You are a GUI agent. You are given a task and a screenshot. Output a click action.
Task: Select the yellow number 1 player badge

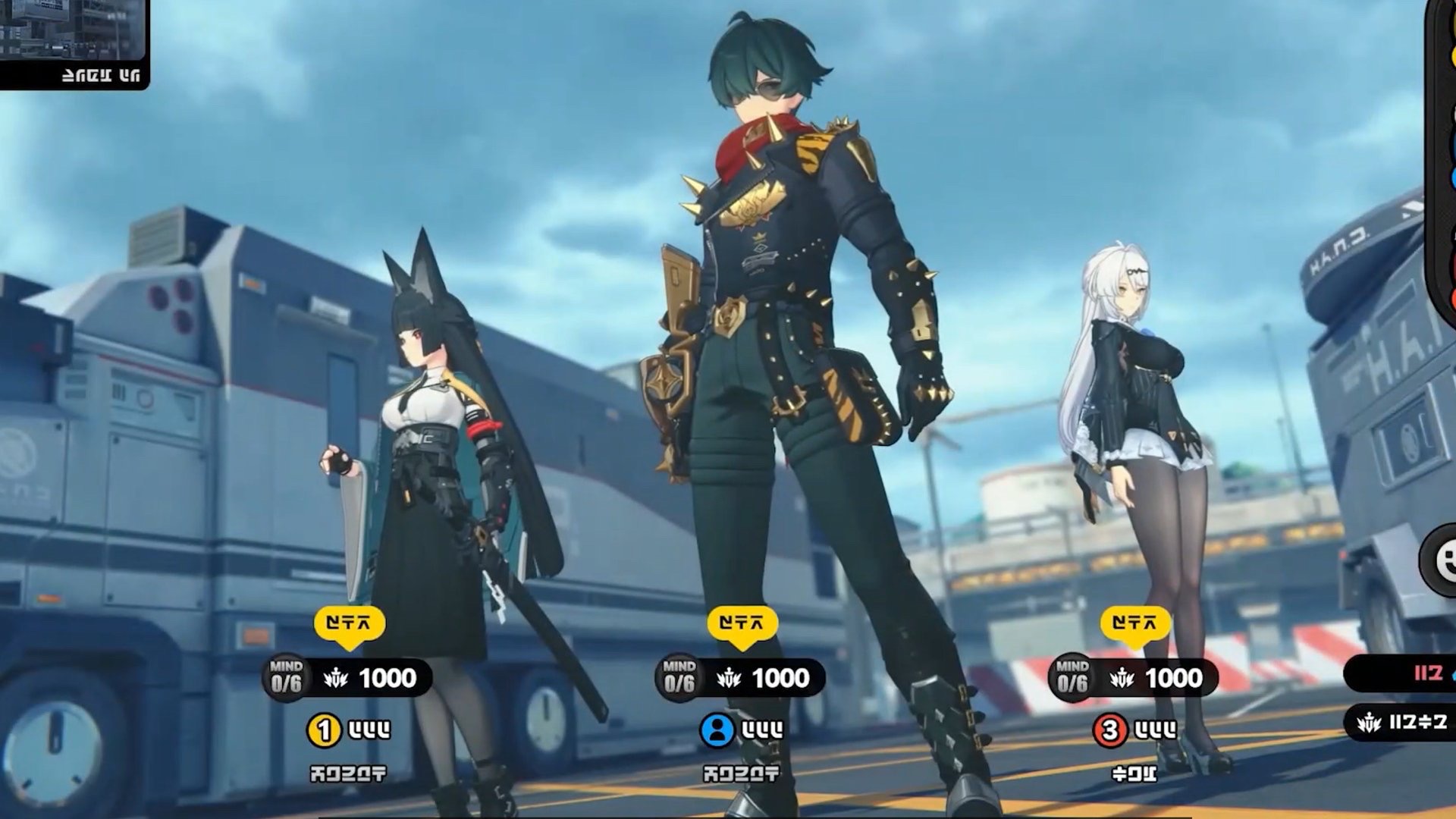pyautogui.click(x=324, y=730)
